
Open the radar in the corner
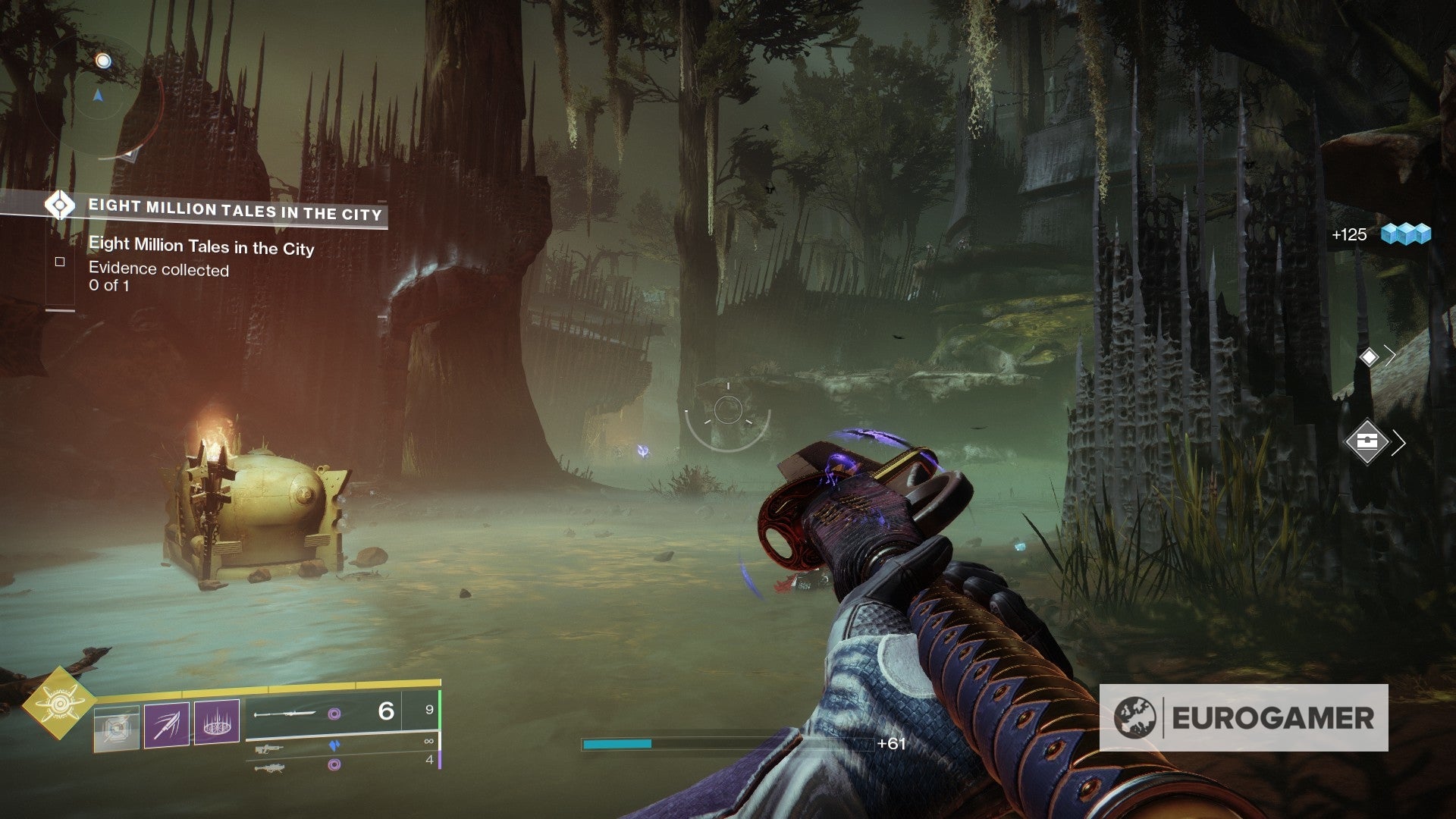coord(99,96)
